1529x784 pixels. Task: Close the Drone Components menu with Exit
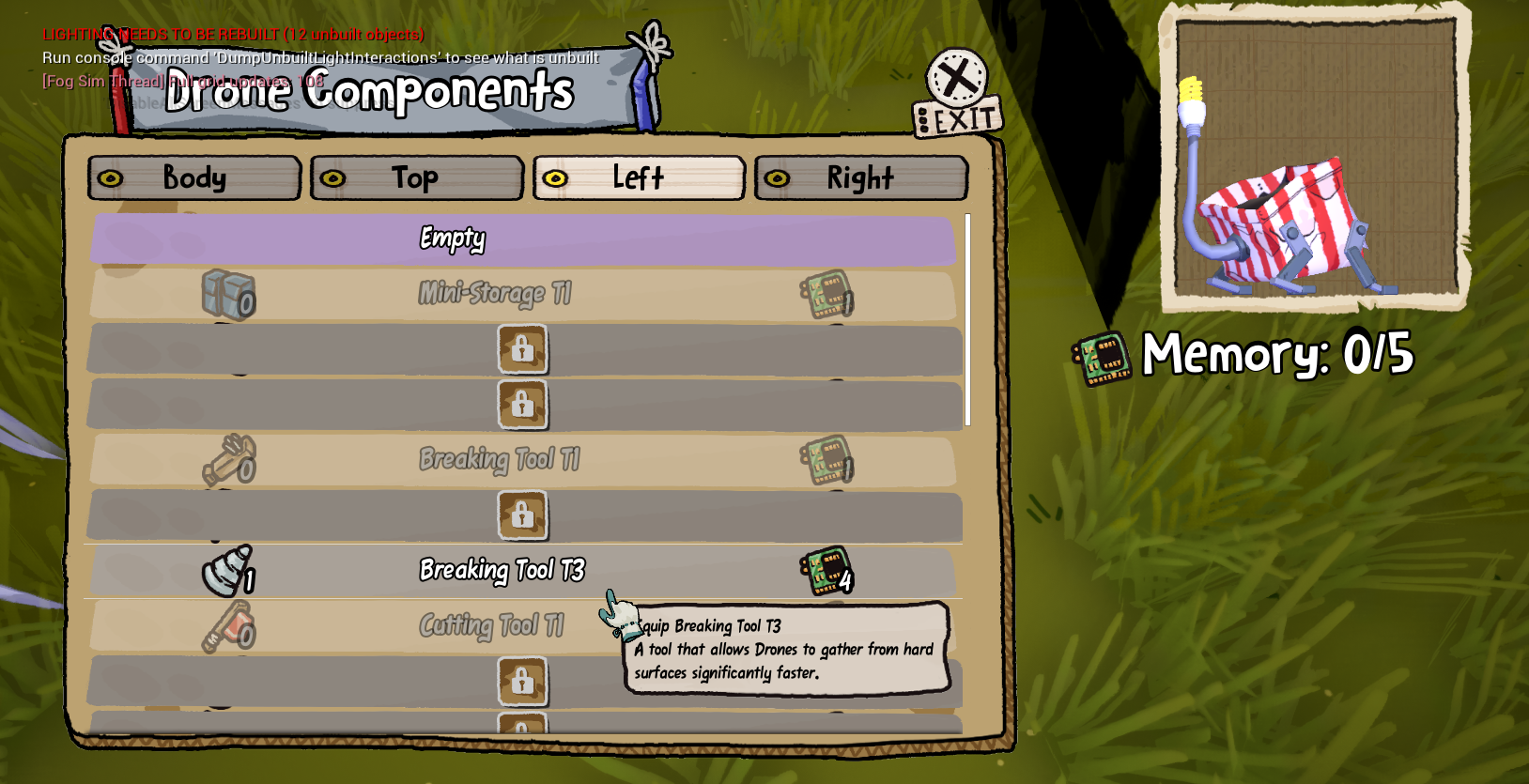958,93
